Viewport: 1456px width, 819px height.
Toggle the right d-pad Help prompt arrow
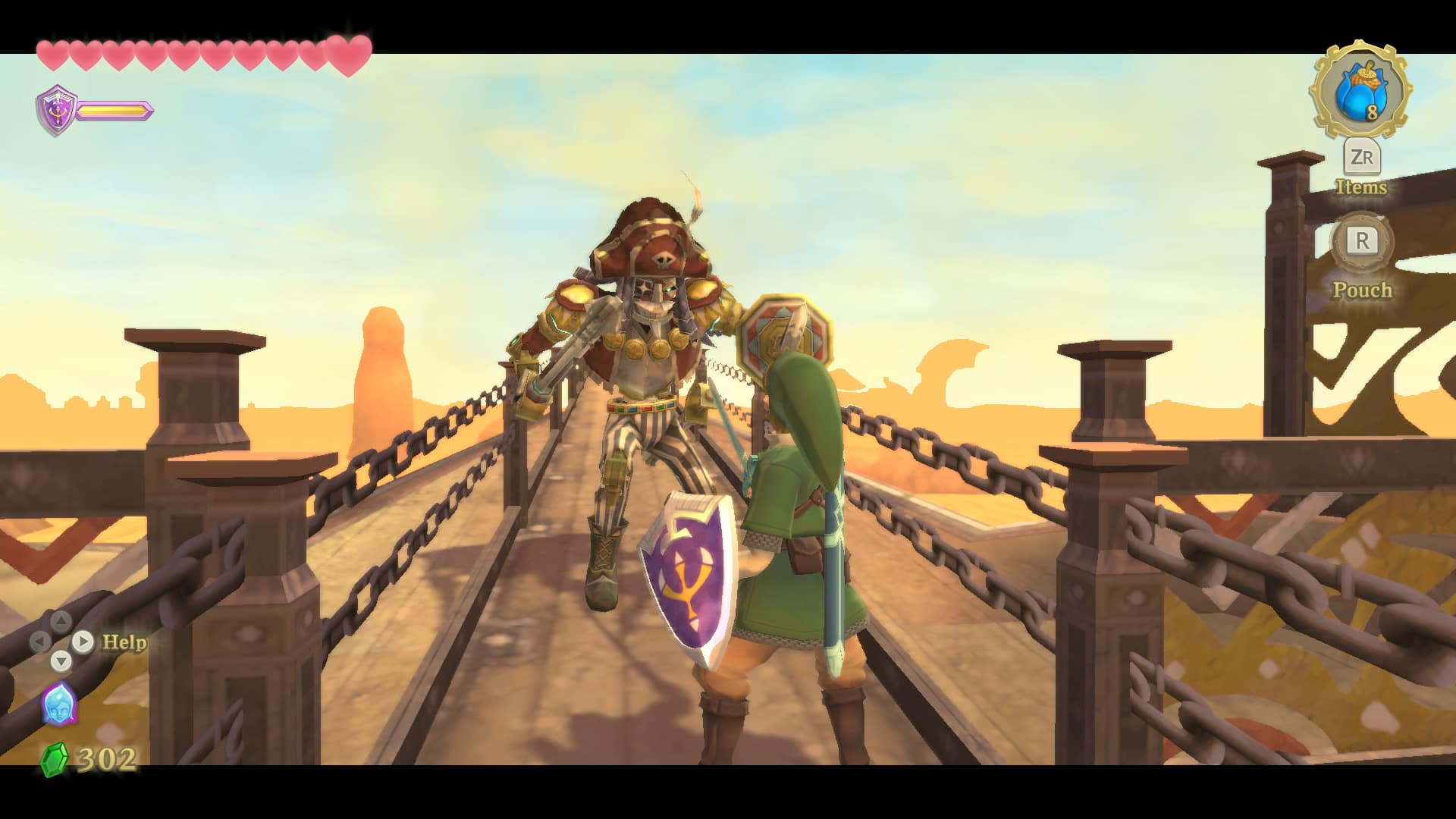tap(83, 642)
